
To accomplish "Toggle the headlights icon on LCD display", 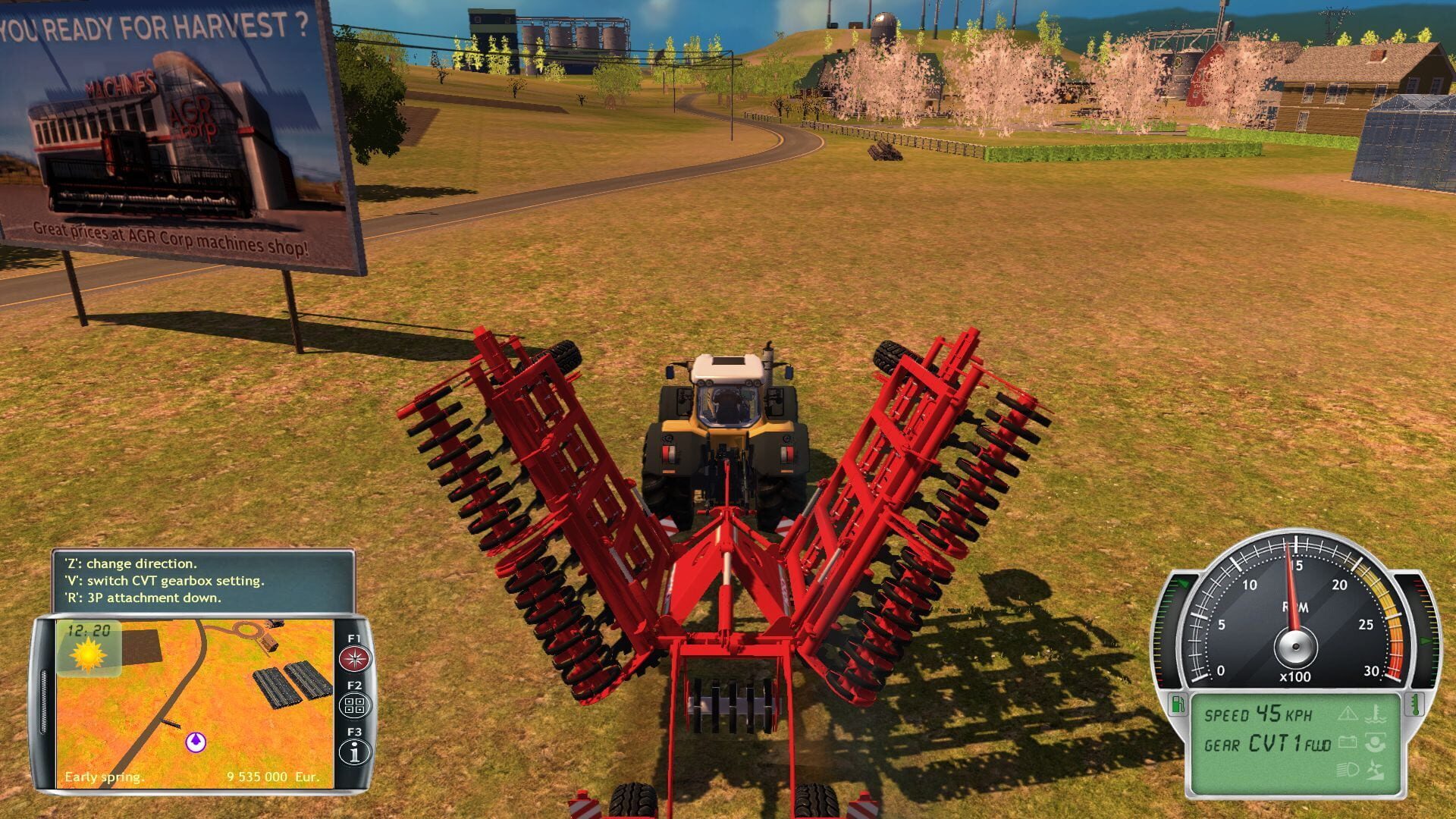I will pyautogui.click(x=1346, y=770).
